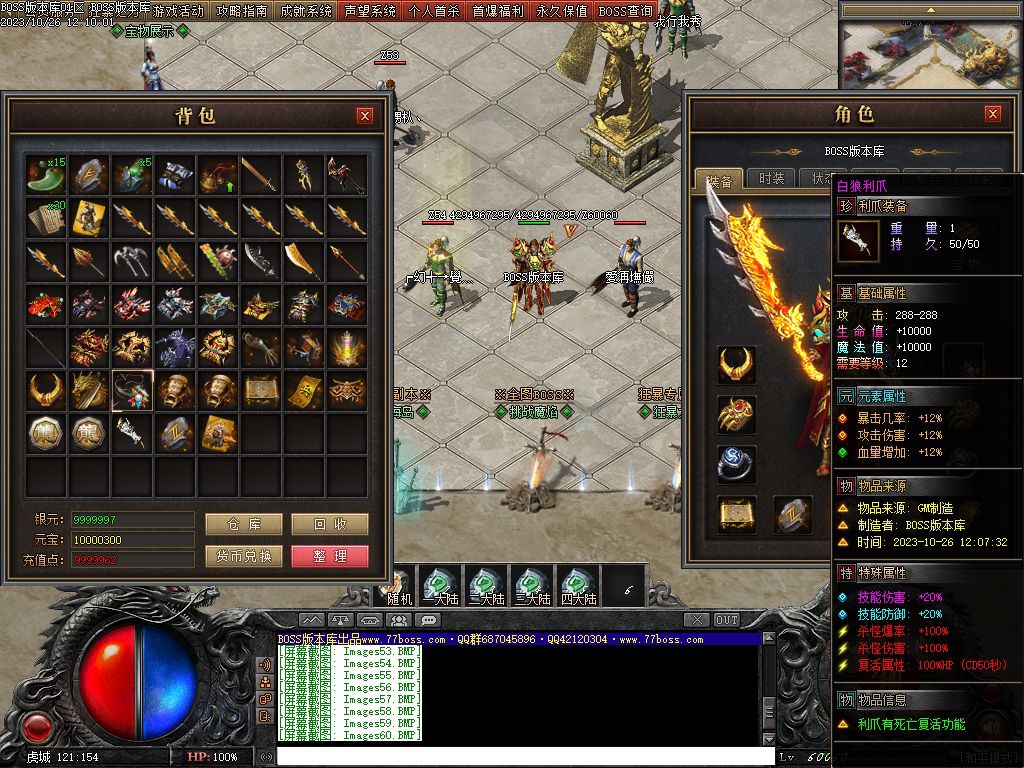Open 货币兑换 currency exchange
The width and height of the screenshot is (1024, 768).
click(243, 556)
